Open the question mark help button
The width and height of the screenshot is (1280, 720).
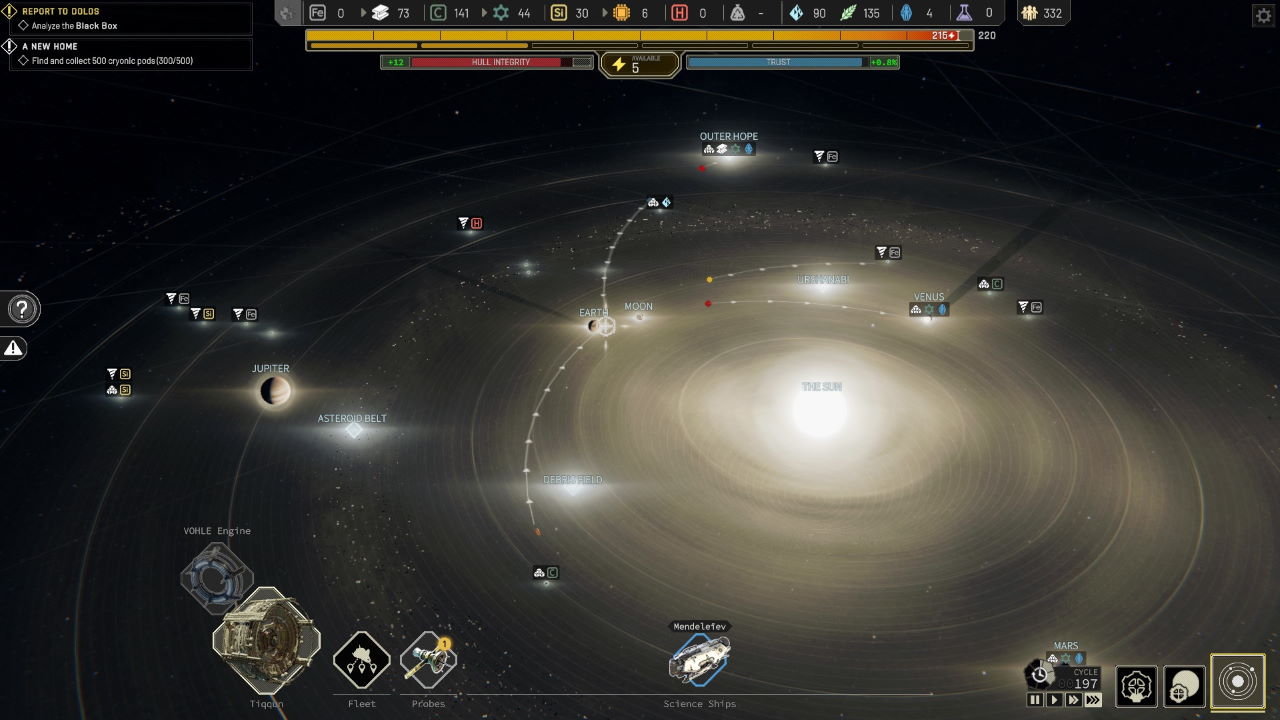tap(23, 309)
